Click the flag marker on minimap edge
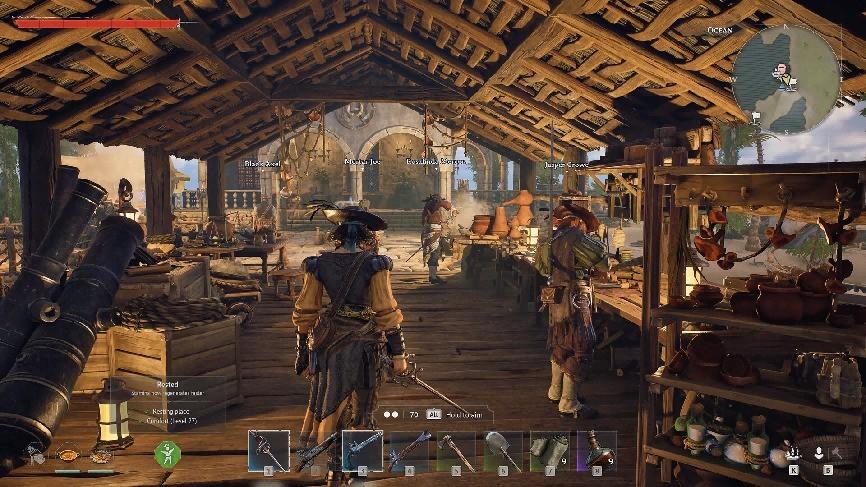This screenshot has width=866, height=487. pyautogui.click(x=757, y=116)
